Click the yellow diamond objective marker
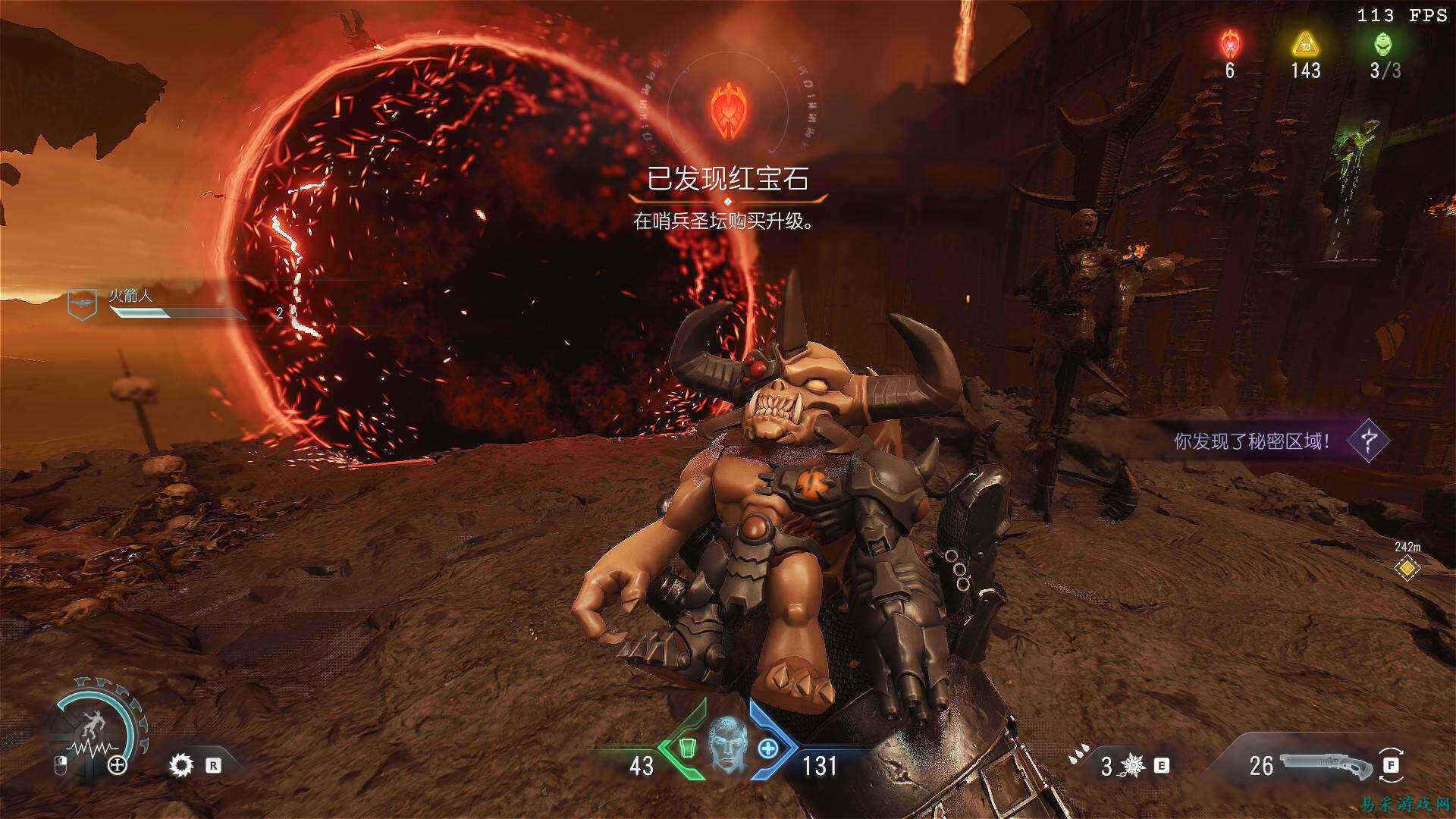This screenshot has height=819, width=1456. point(1407,567)
